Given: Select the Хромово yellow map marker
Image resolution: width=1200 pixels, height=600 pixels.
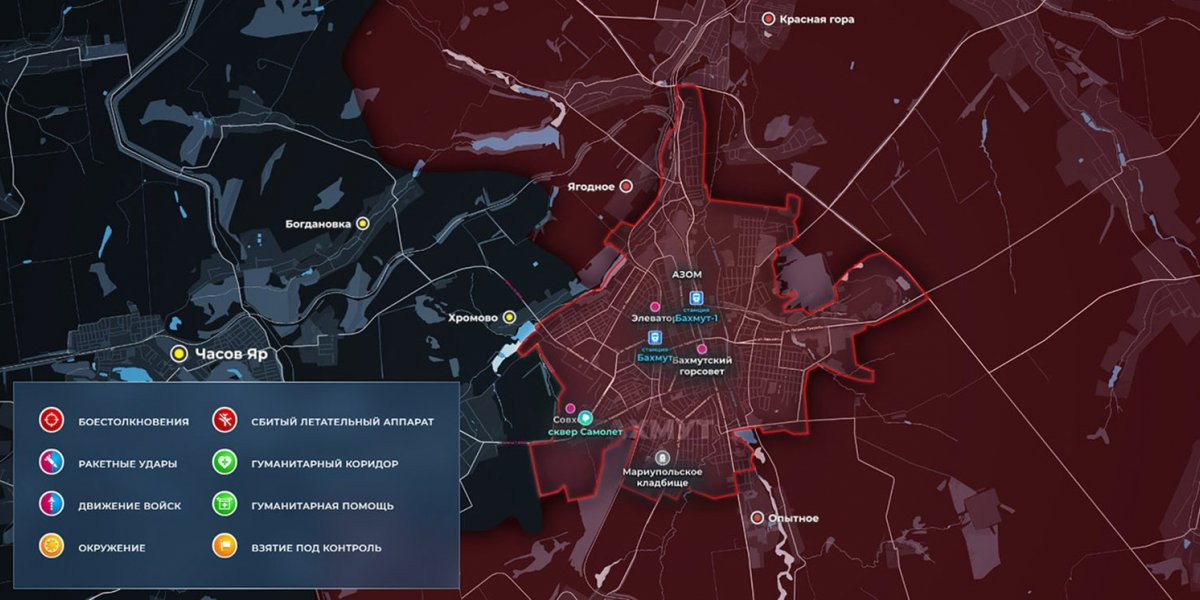Looking at the screenshot, I should click(x=509, y=317).
